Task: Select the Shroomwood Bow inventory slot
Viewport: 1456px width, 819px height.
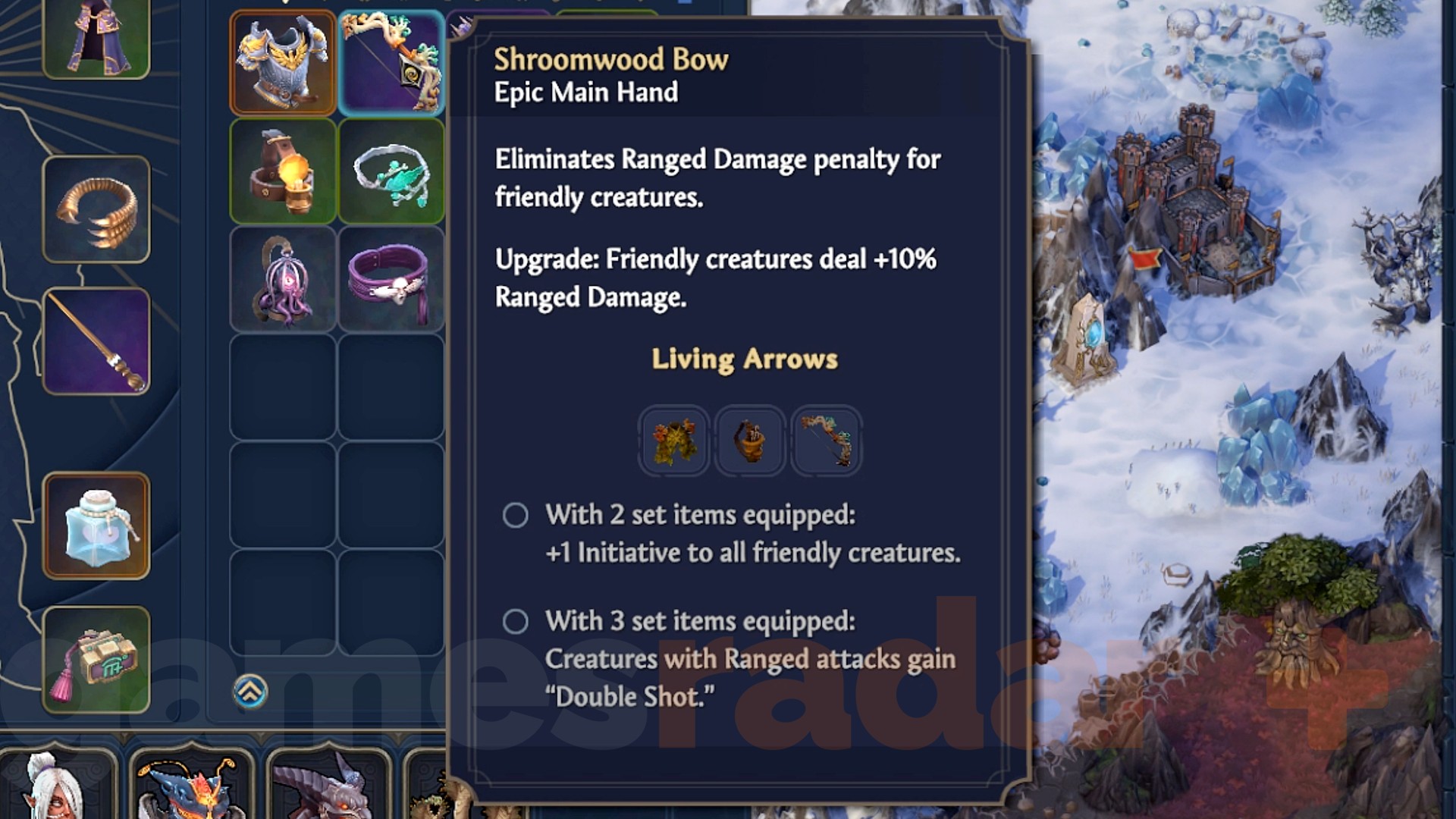Action: [x=391, y=63]
